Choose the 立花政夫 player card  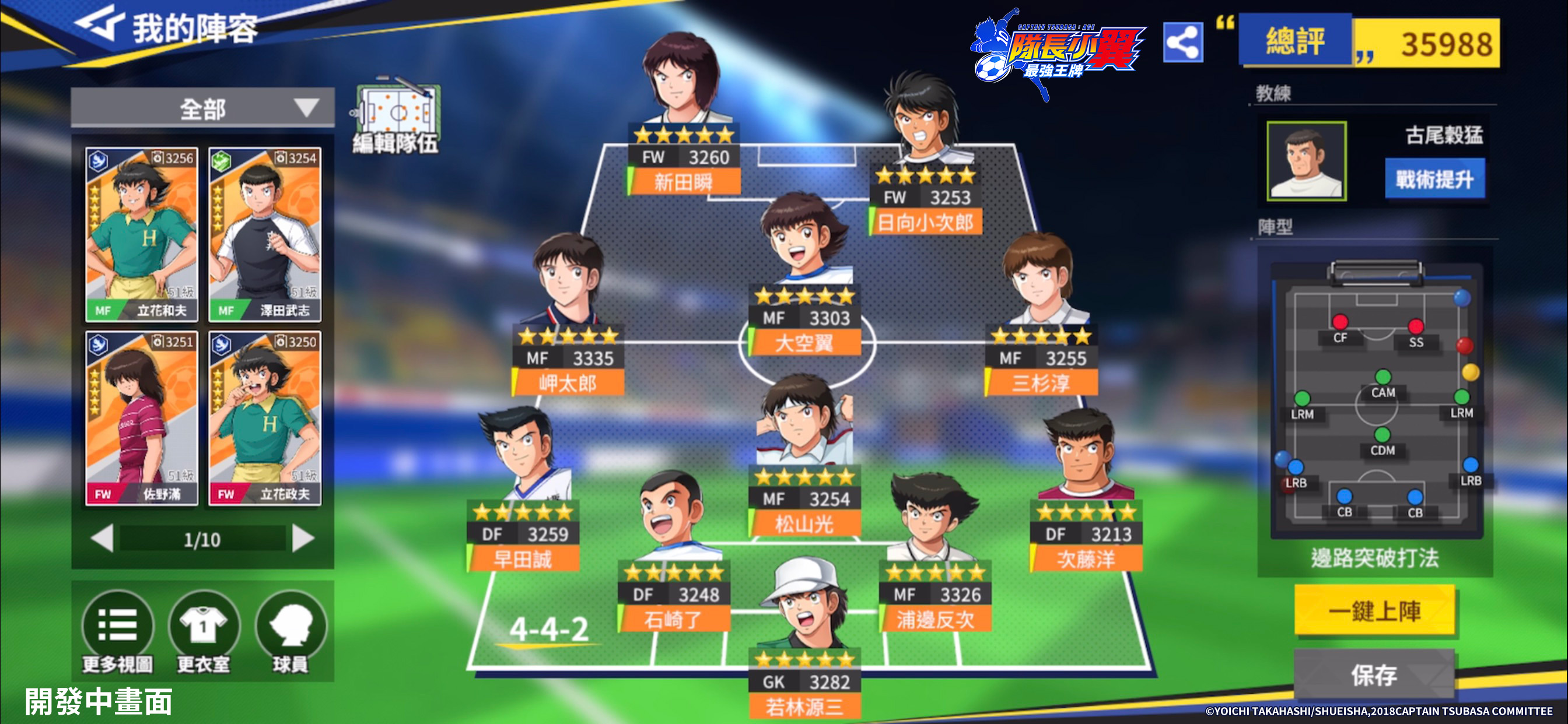pyautogui.click(x=265, y=418)
